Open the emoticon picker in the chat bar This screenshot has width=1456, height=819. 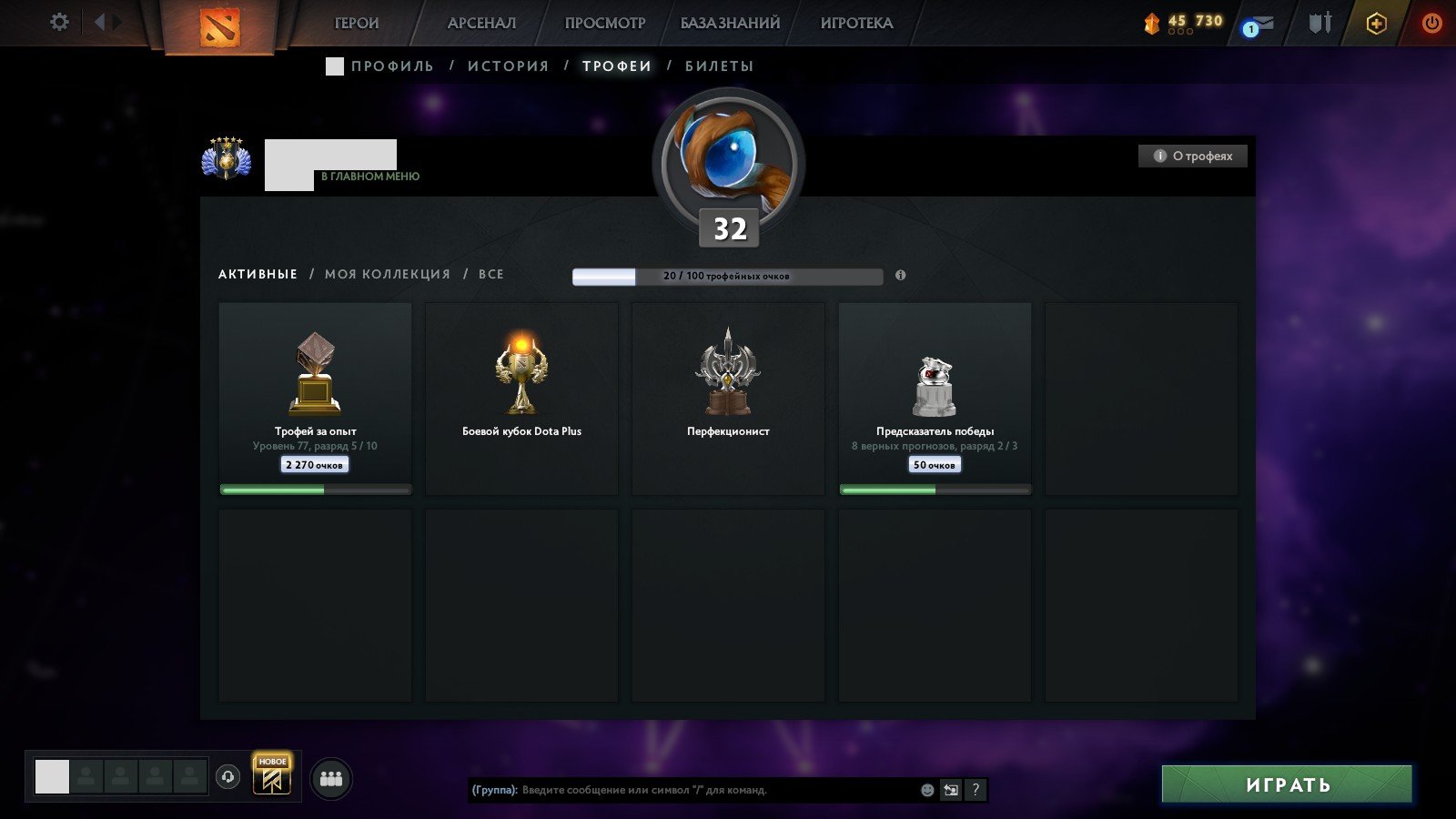(x=926, y=790)
